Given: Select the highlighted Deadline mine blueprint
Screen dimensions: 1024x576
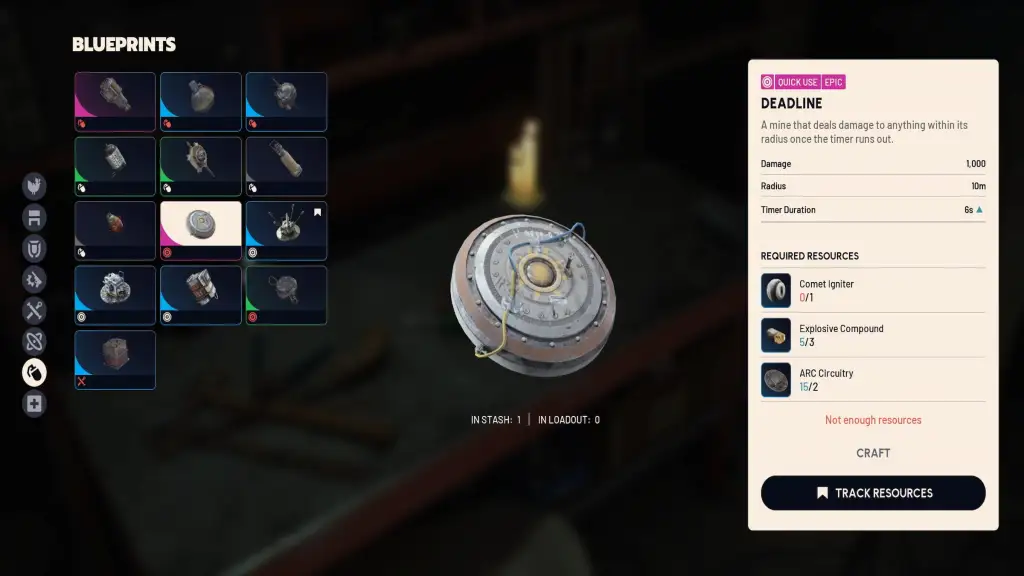Looking at the screenshot, I should (201, 230).
